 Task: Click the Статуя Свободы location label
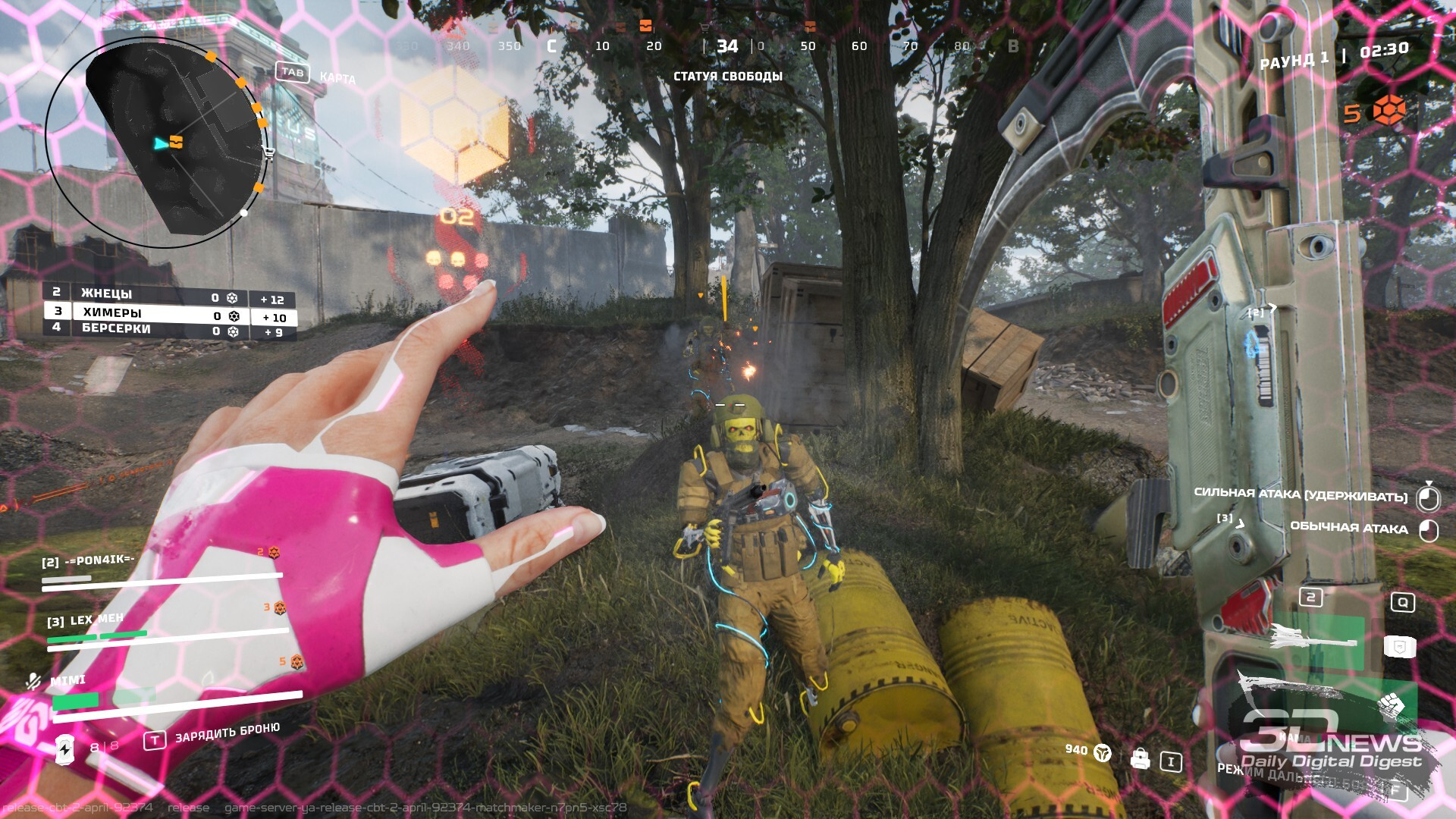pos(728,77)
